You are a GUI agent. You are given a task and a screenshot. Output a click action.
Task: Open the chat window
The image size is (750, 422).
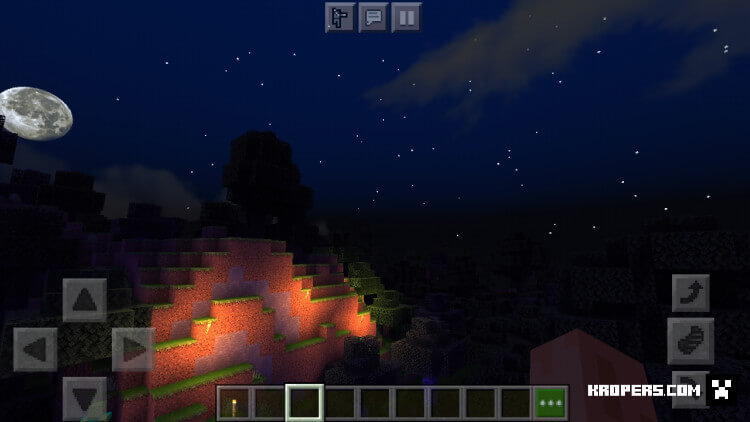tap(373, 17)
